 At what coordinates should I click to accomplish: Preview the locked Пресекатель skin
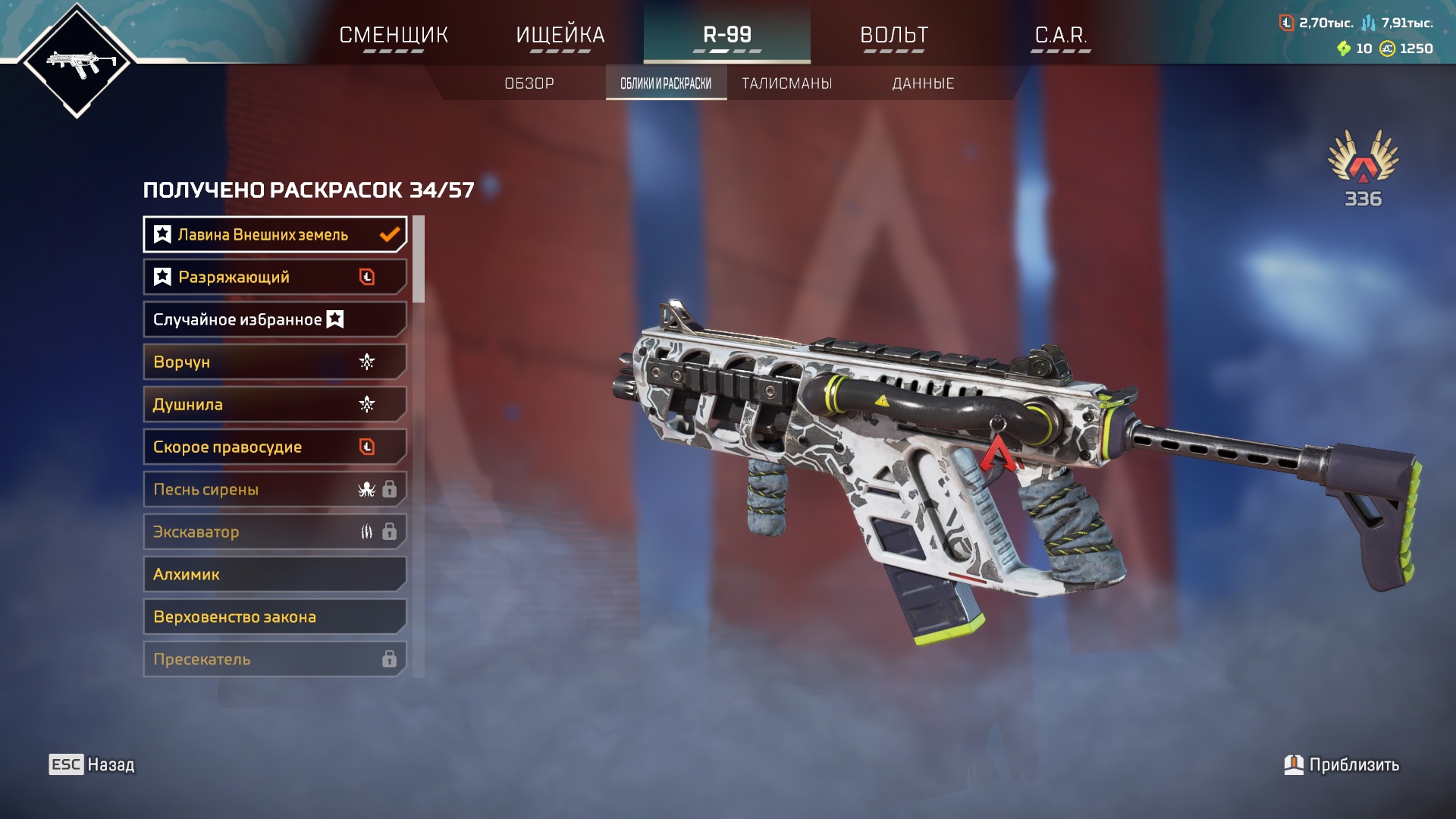pyautogui.click(x=275, y=659)
